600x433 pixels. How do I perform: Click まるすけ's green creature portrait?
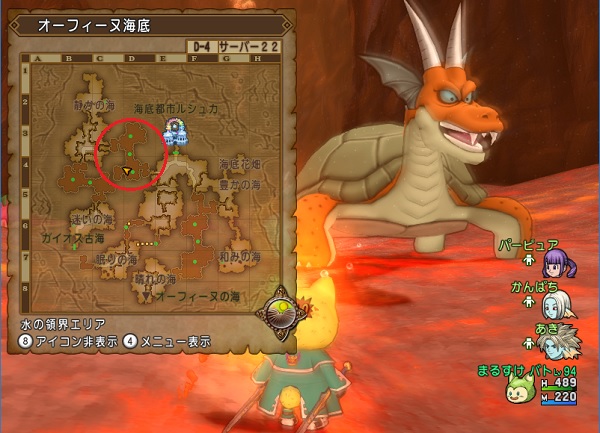pyautogui.click(x=518, y=387)
